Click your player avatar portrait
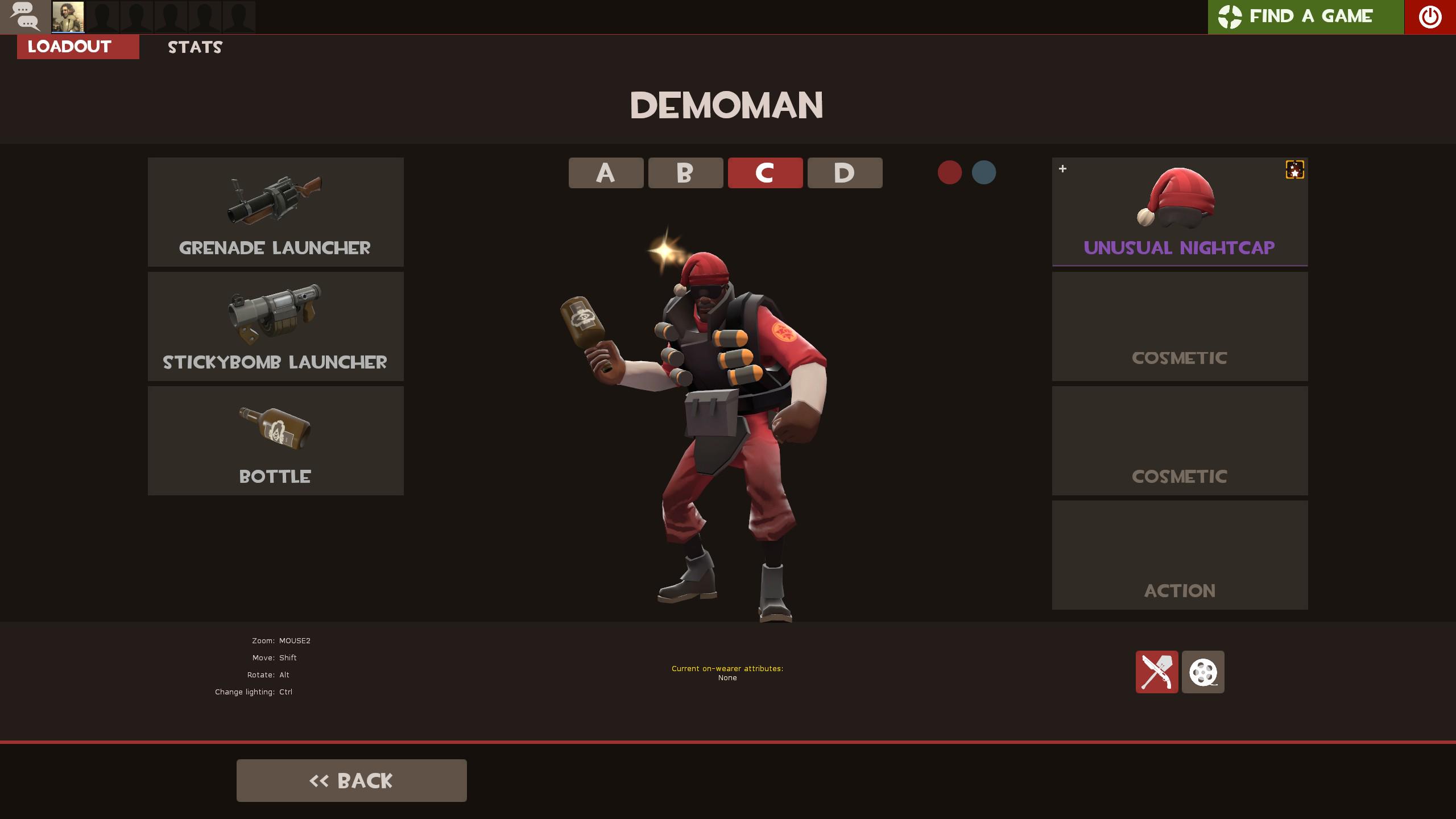The width and height of the screenshot is (1456, 819). (67, 16)
